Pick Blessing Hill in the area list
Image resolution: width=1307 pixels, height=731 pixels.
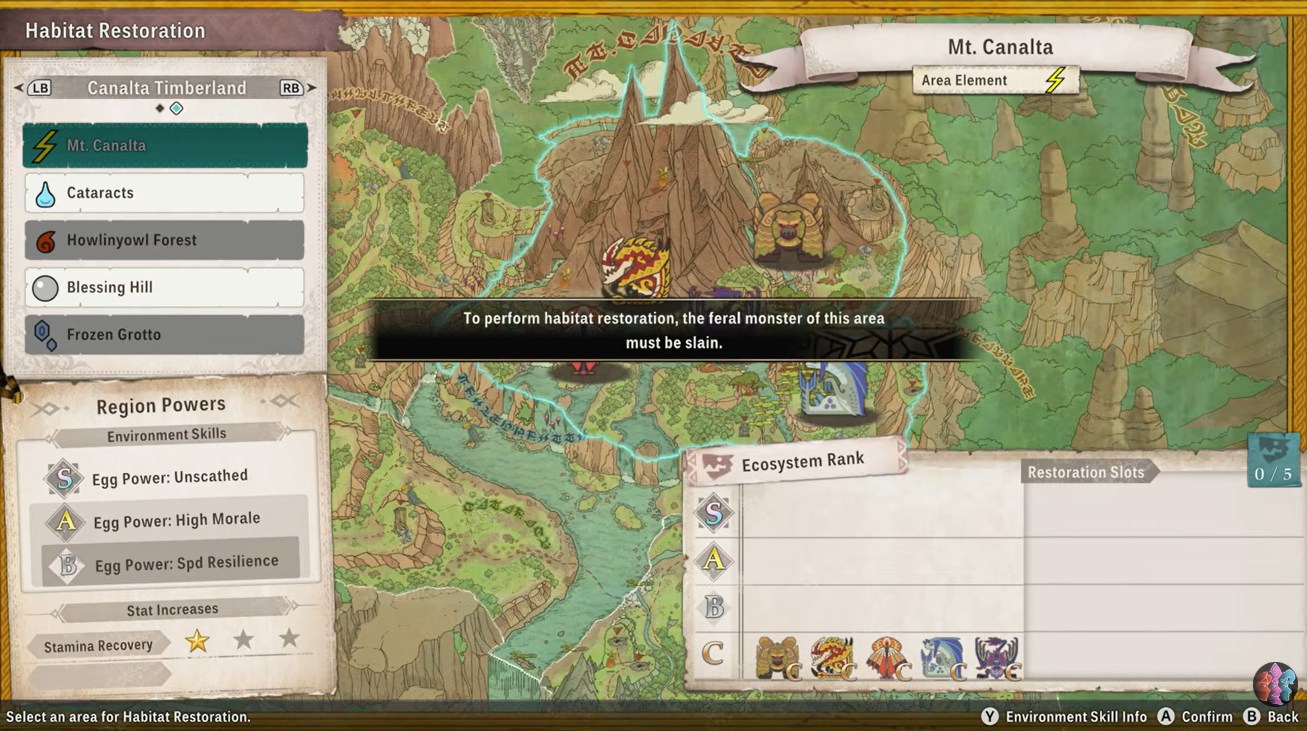(x=165, y=288)
